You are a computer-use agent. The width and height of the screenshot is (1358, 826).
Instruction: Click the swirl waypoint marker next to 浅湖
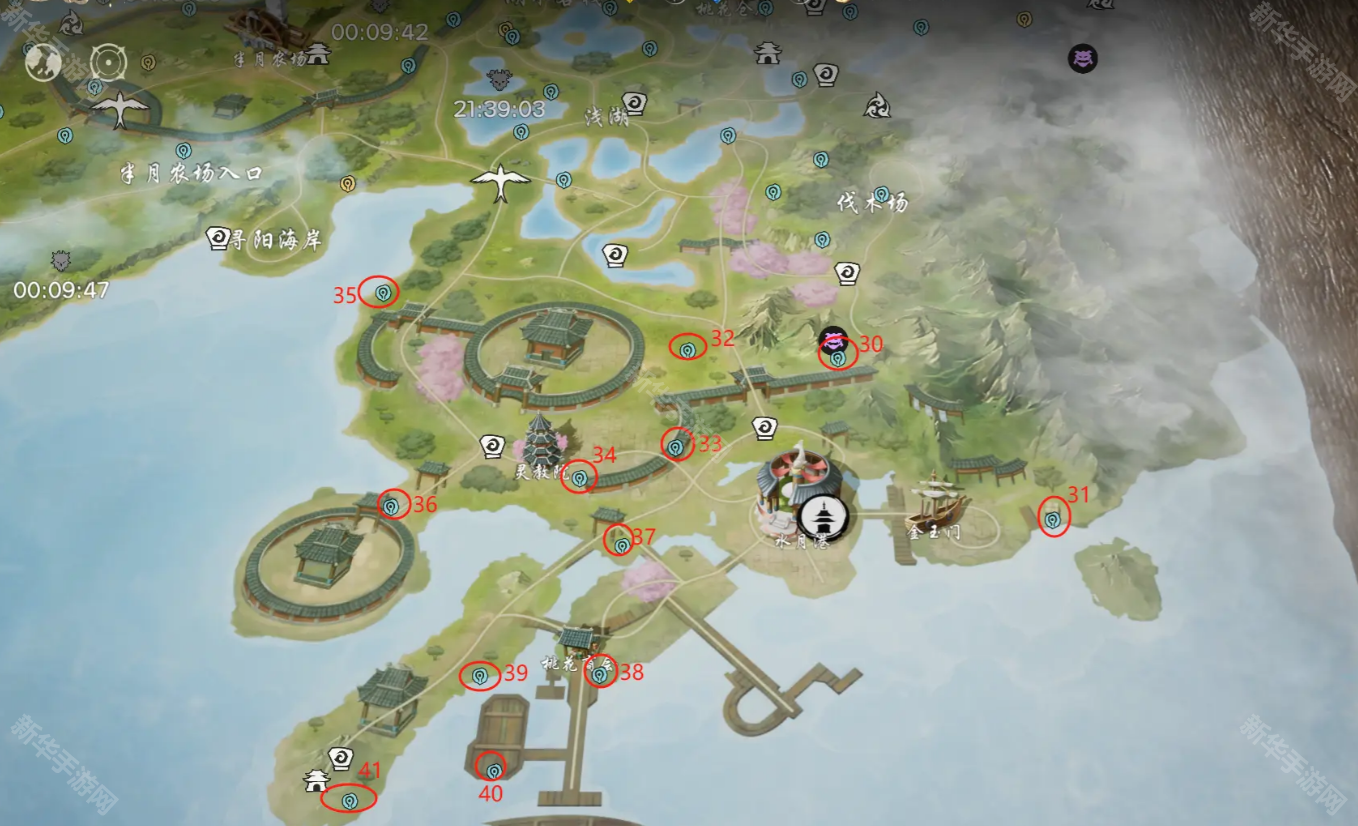tap(634, 104)
